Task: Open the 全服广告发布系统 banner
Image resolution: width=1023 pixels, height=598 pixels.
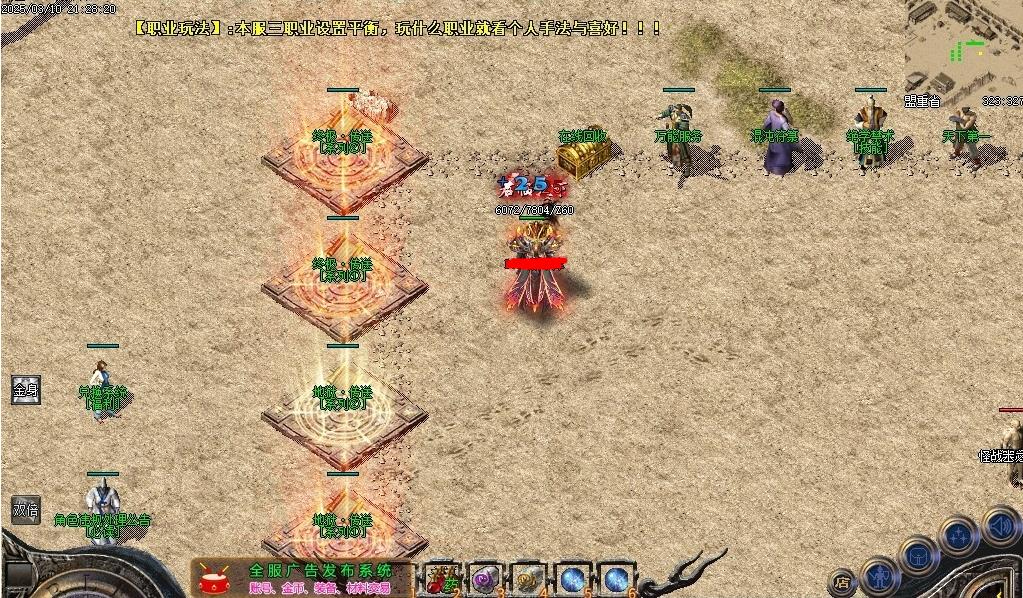Action: 305,578
